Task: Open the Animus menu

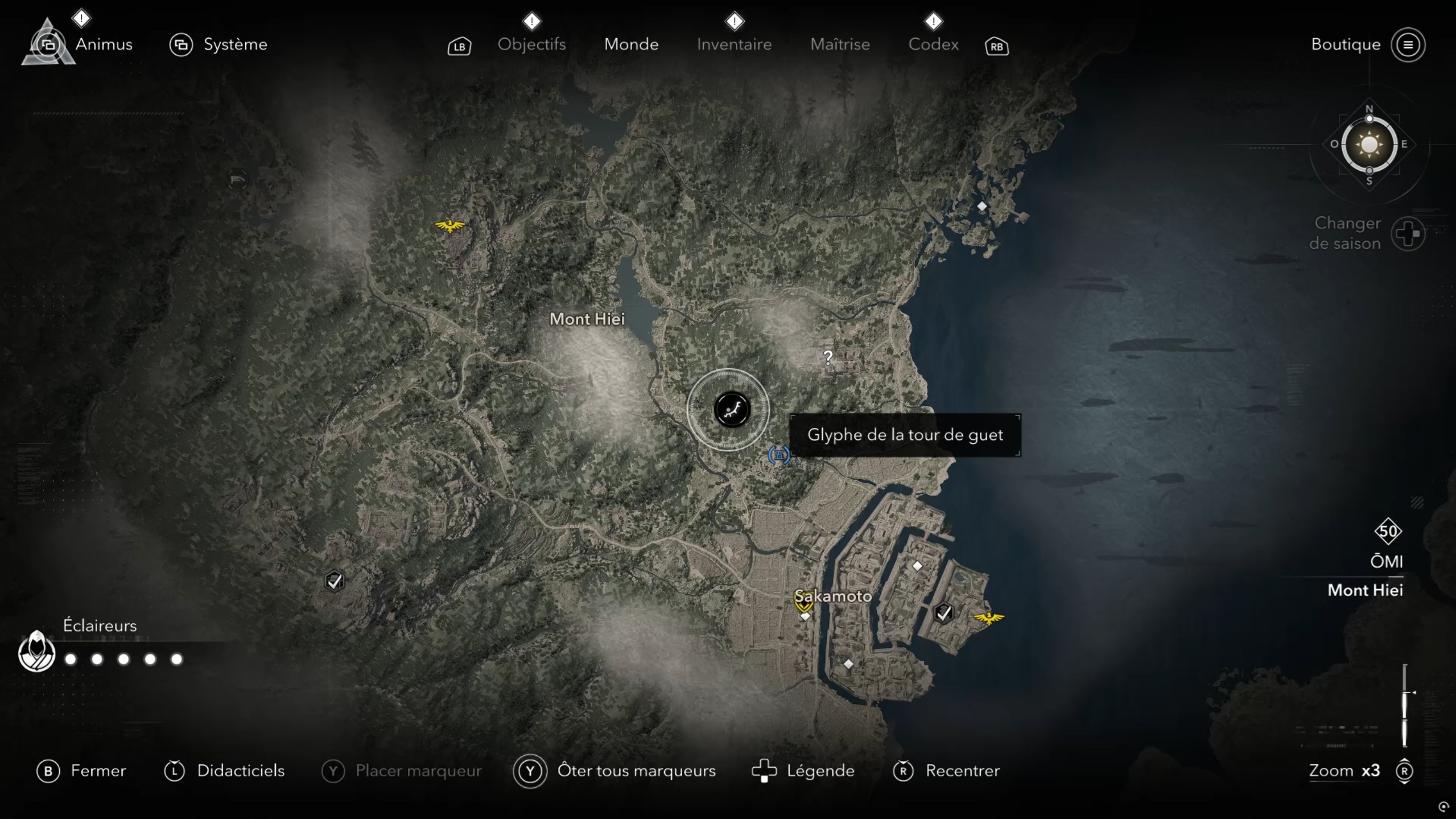Action: click(103, 44)
